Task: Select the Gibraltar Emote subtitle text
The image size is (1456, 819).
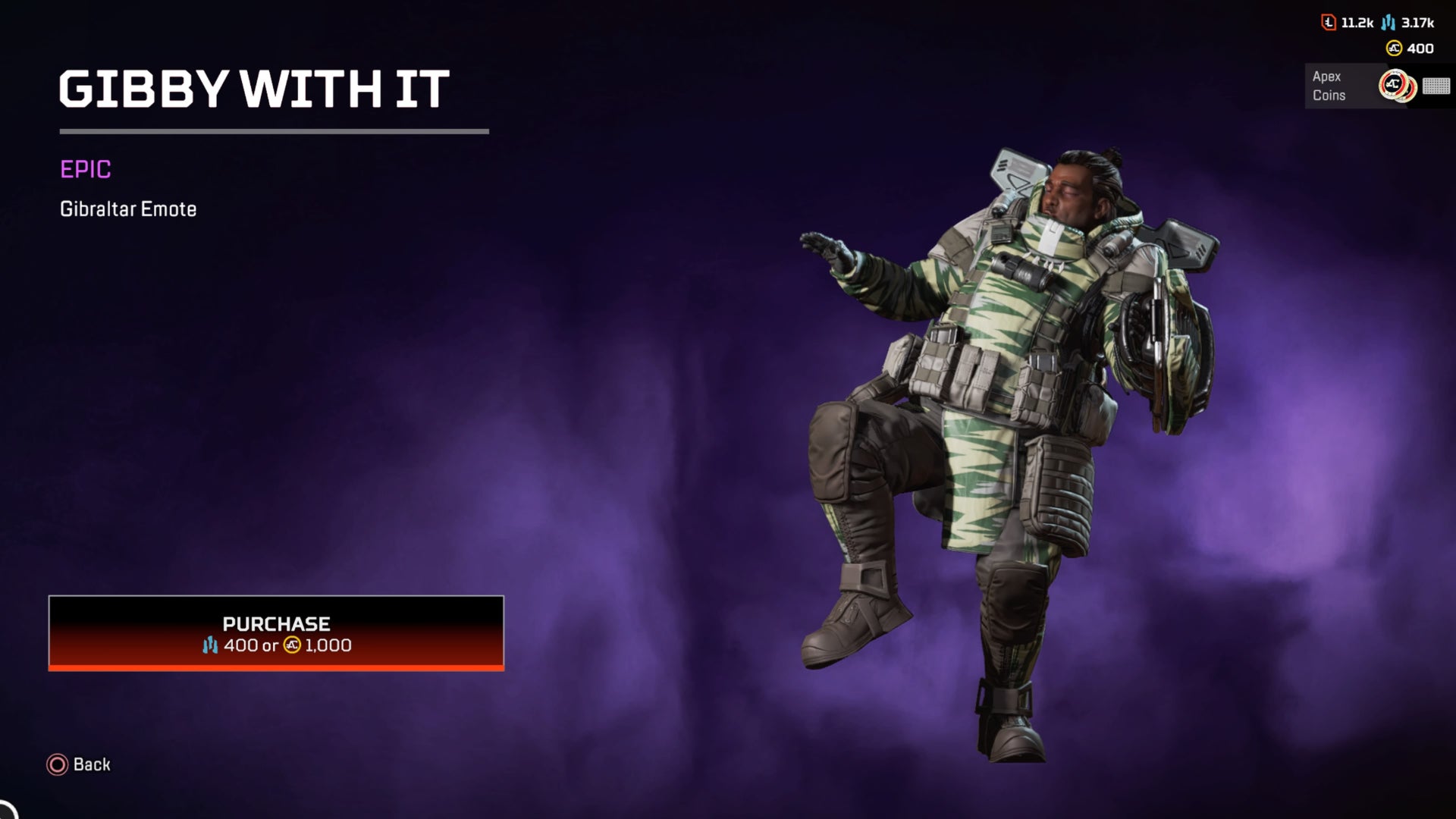Action: click(127, 209)
